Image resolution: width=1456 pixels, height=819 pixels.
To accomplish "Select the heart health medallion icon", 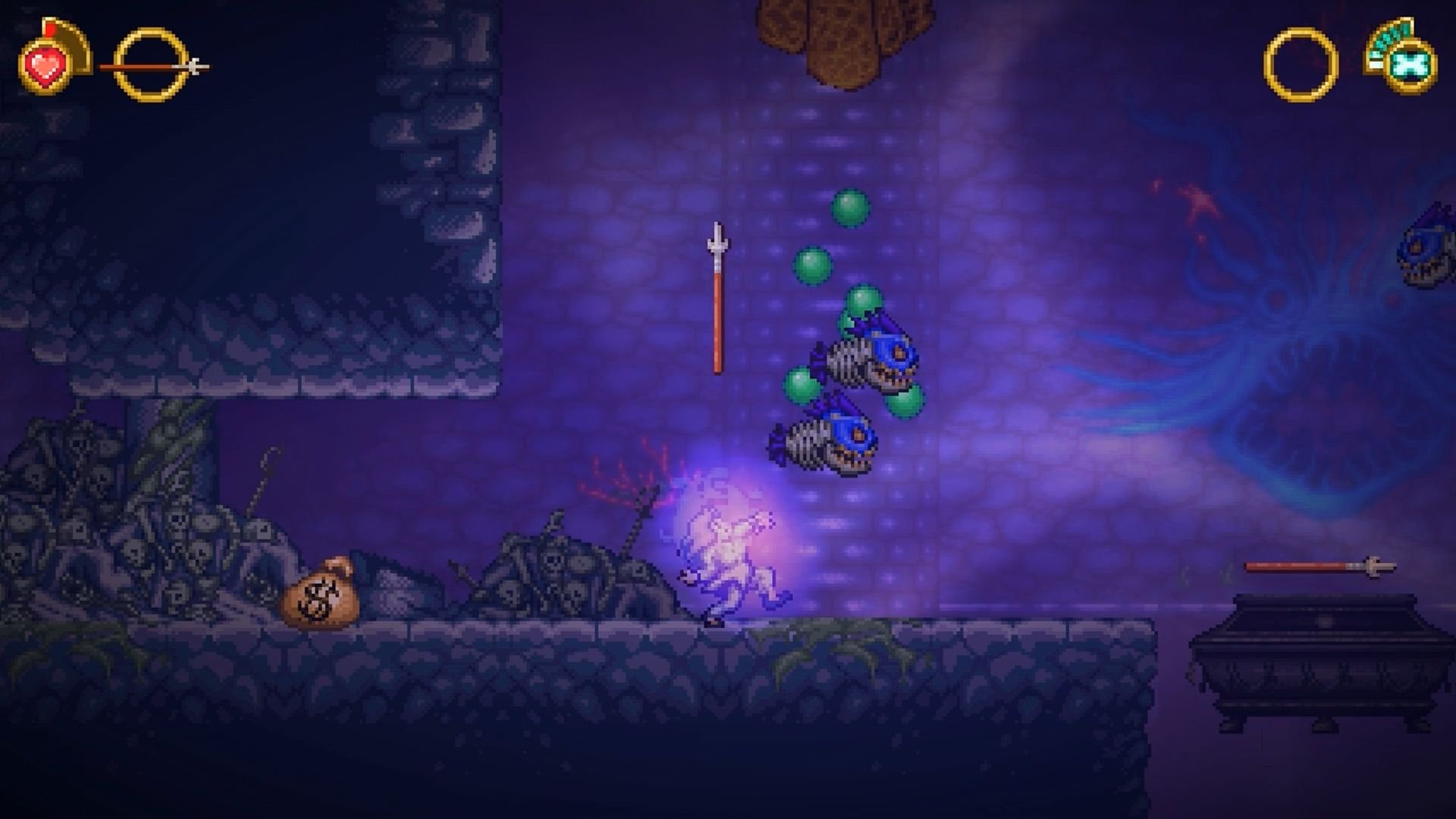I will pos(44,67).
